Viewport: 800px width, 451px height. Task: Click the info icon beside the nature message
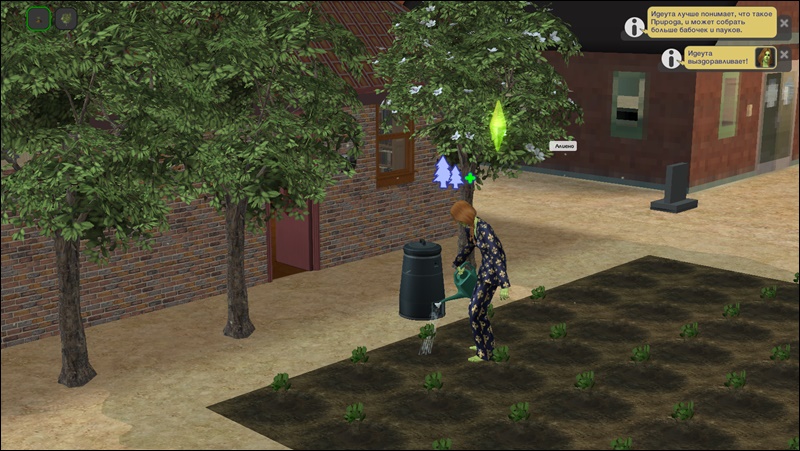tap(633, 27)
